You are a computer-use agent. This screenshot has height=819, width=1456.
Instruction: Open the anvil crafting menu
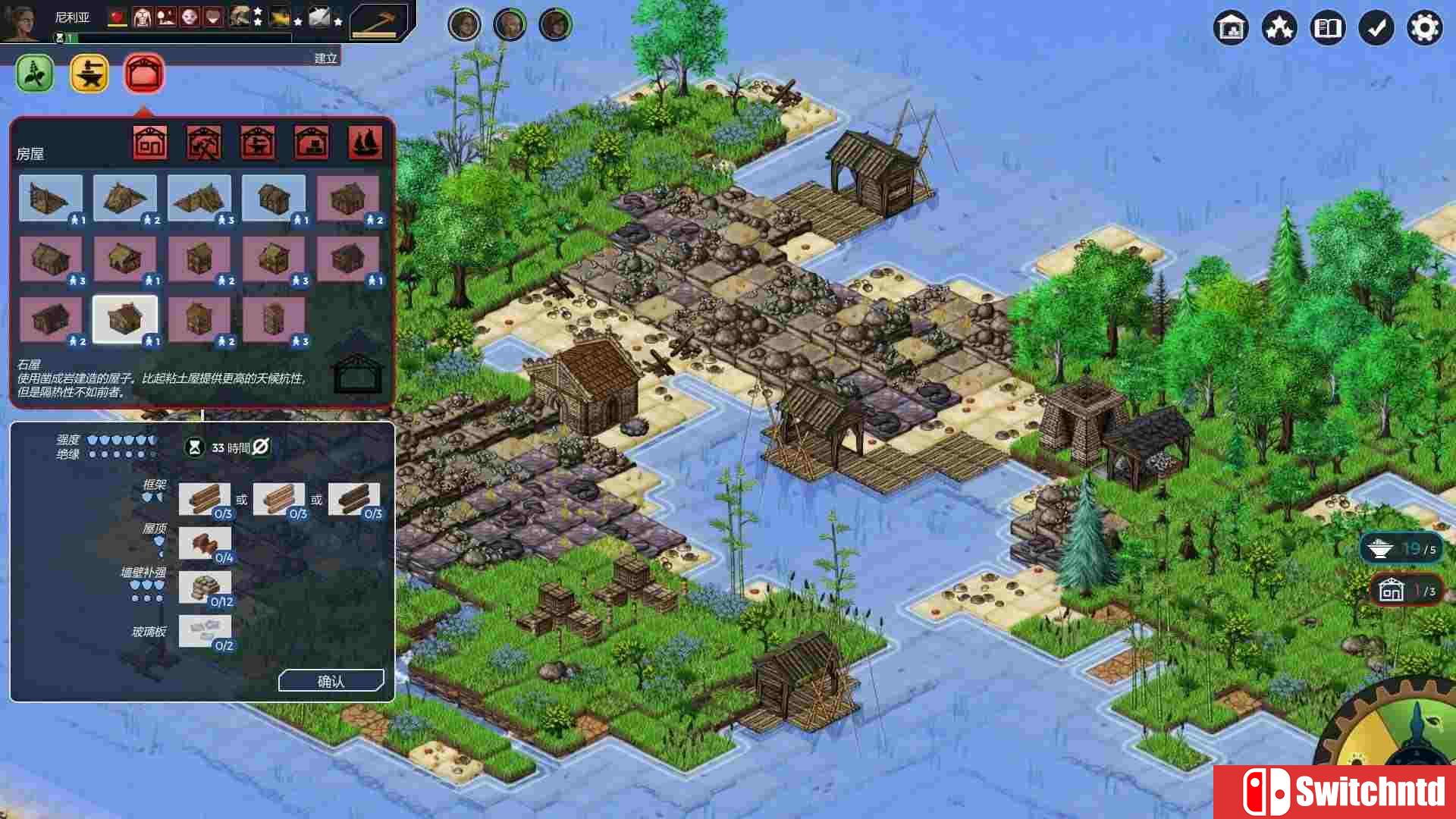89,74
